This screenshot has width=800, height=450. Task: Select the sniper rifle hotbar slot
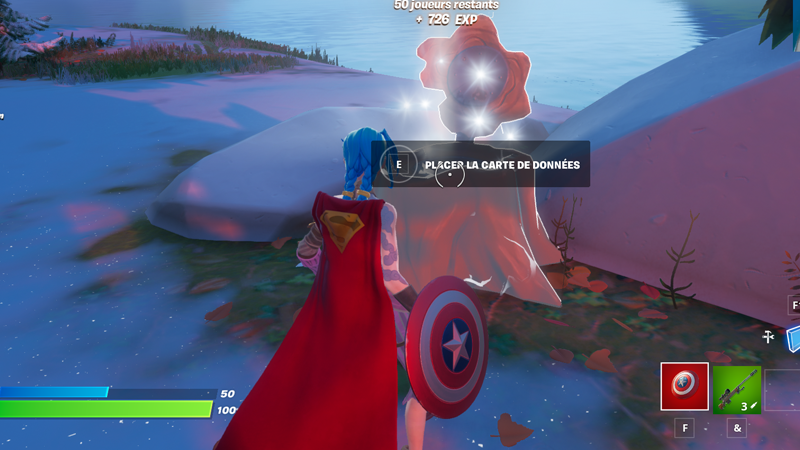click(737, 389)
